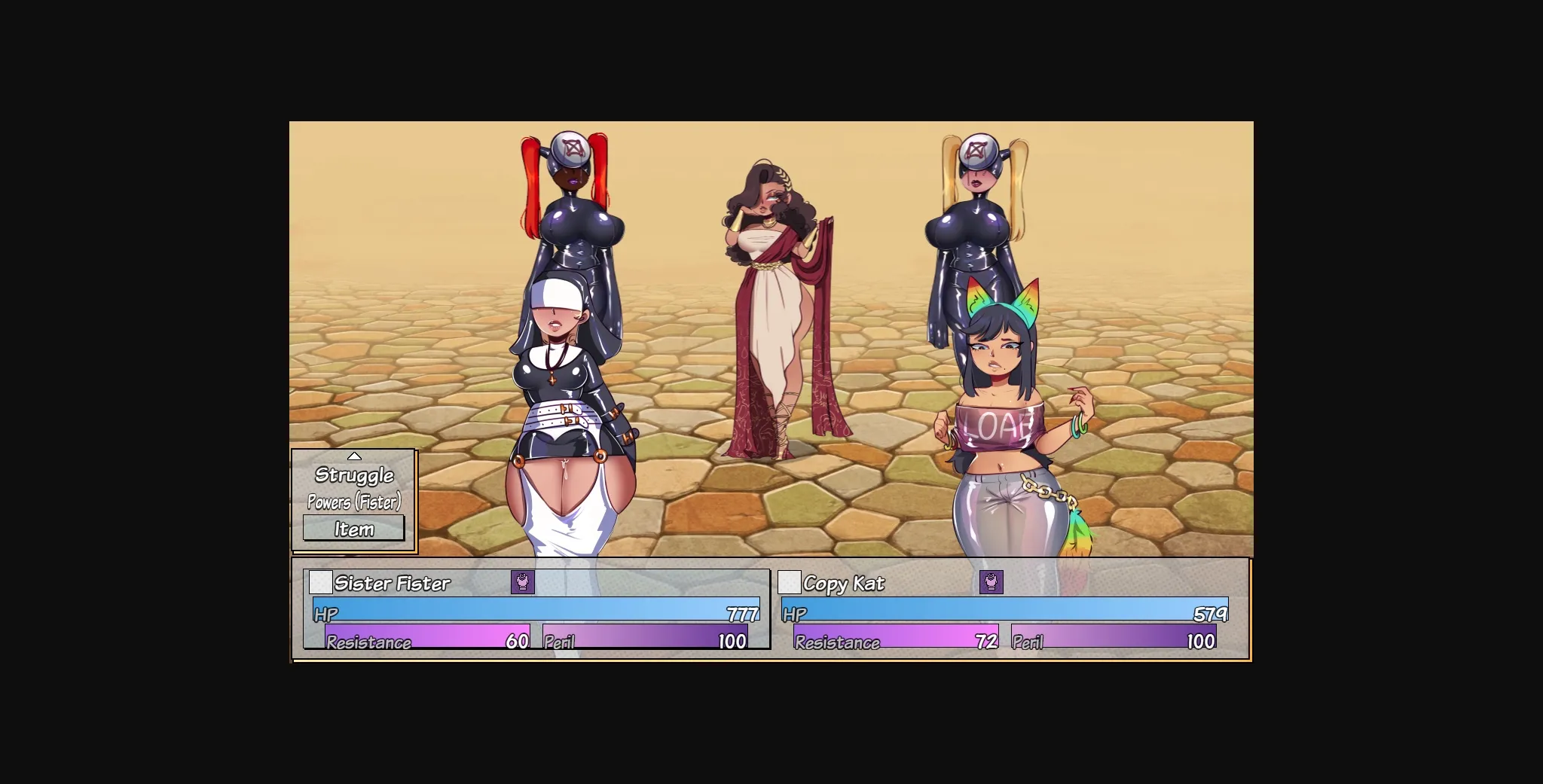Click Sister Fister's HP bar showing 777
This screenshot has width=1543, height=784.
coord(535,613)
